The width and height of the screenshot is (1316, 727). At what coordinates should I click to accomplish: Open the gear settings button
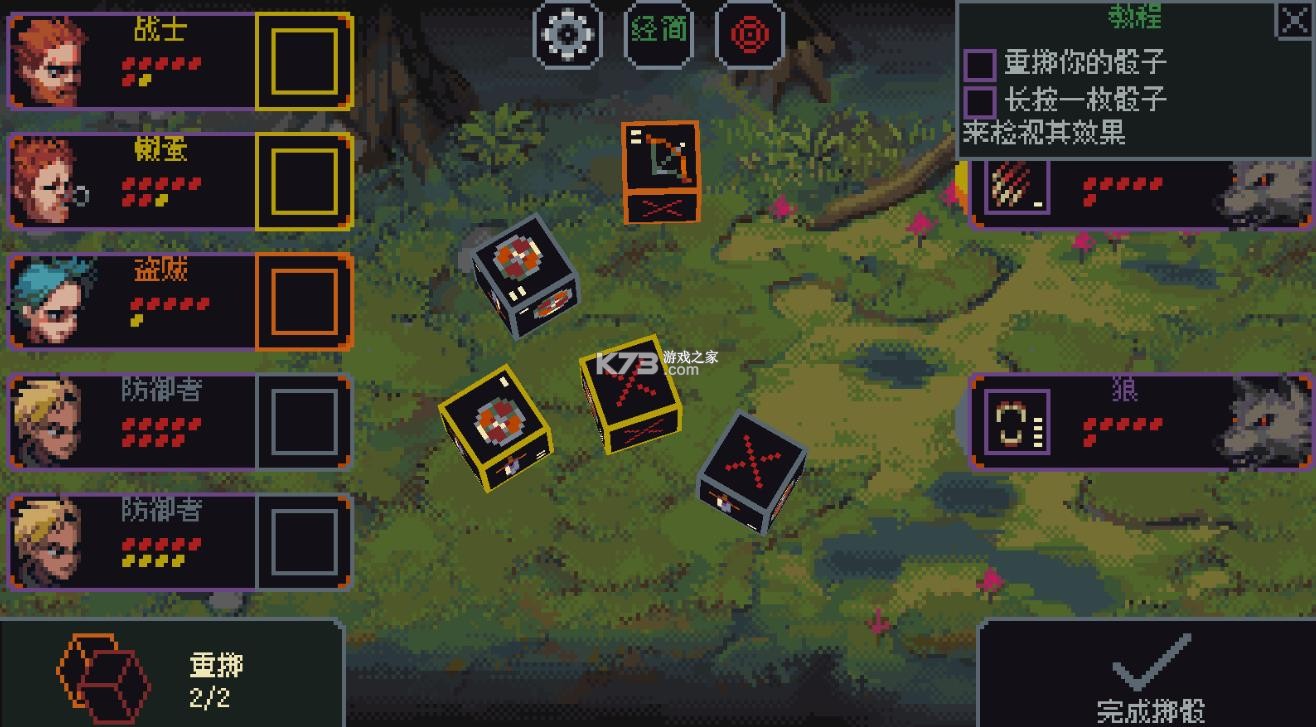[x=568, y=33]
